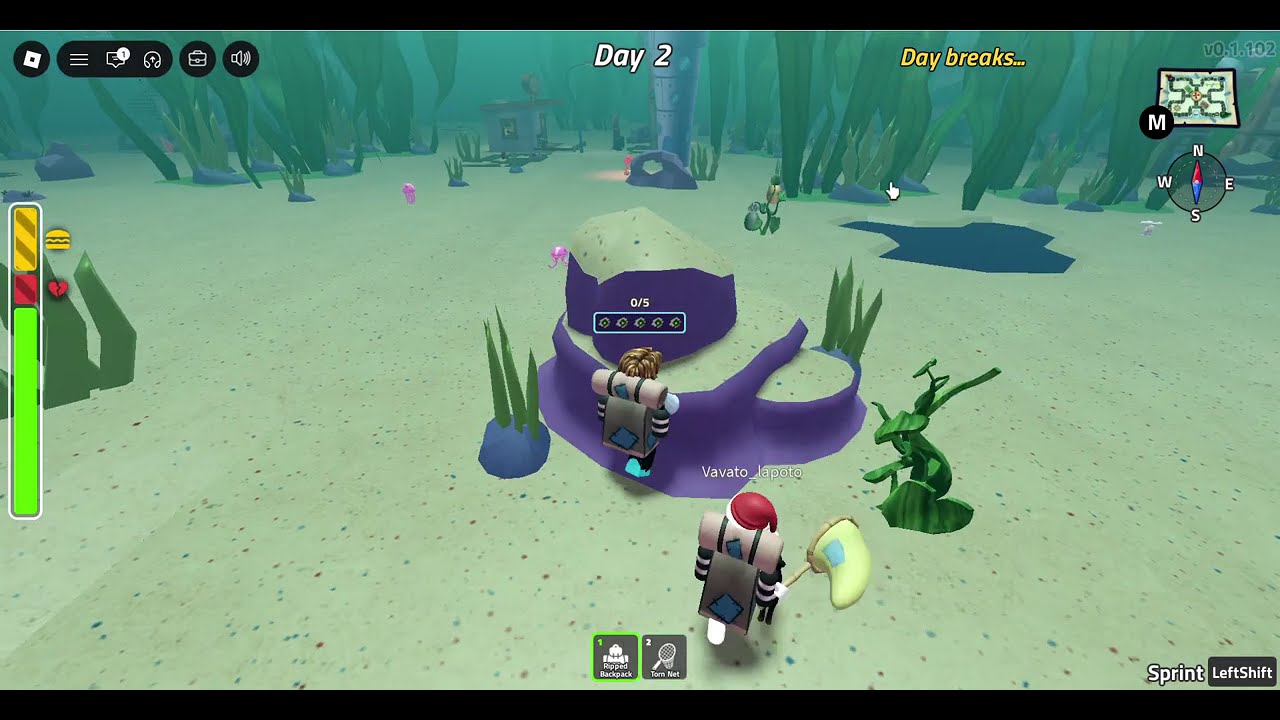The height and width of the screenshot is (720, 1280).
Task: Click the compass dial
Action: [x=1197, y=185]
